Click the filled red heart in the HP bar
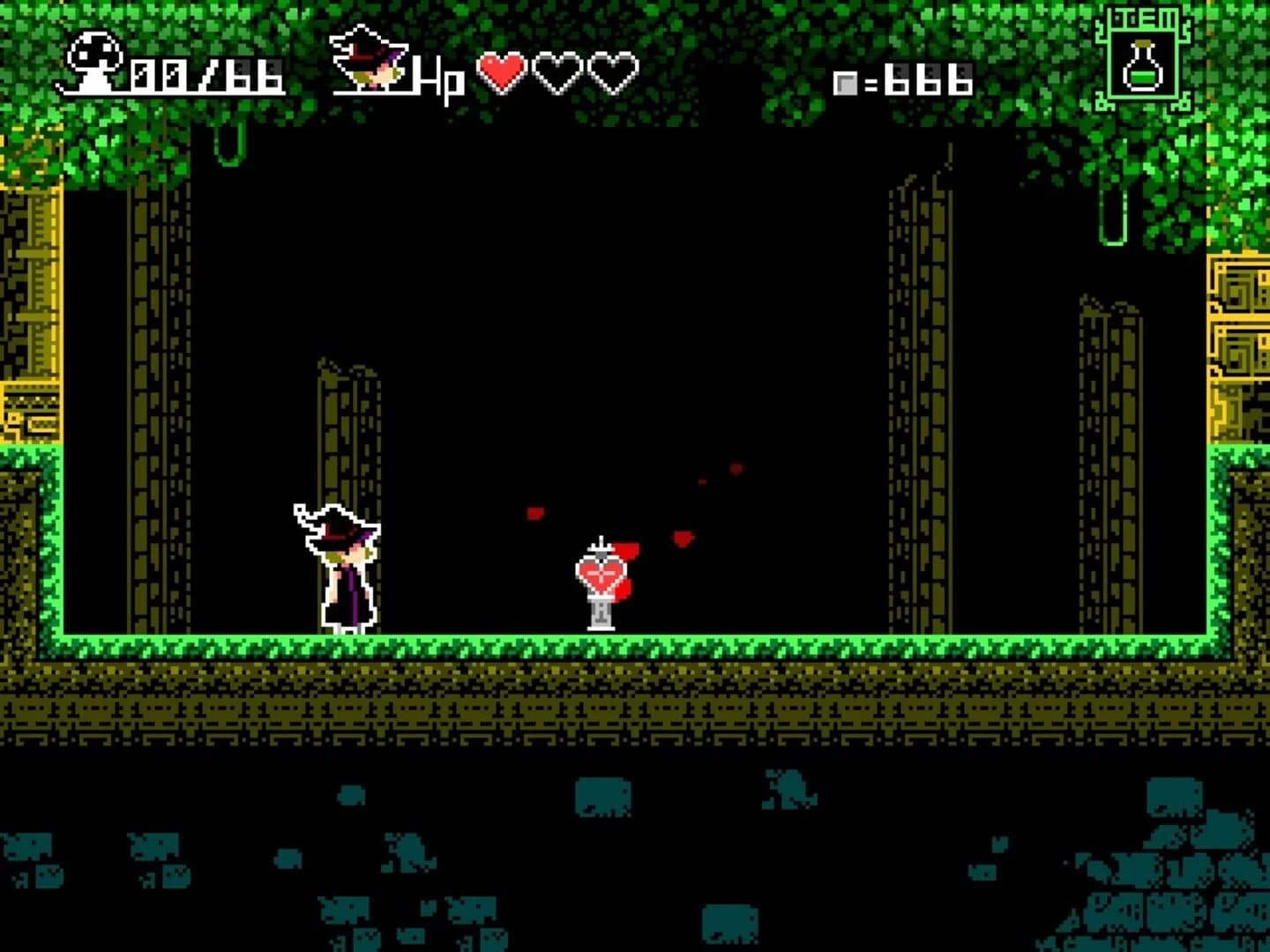 point(503,75)
